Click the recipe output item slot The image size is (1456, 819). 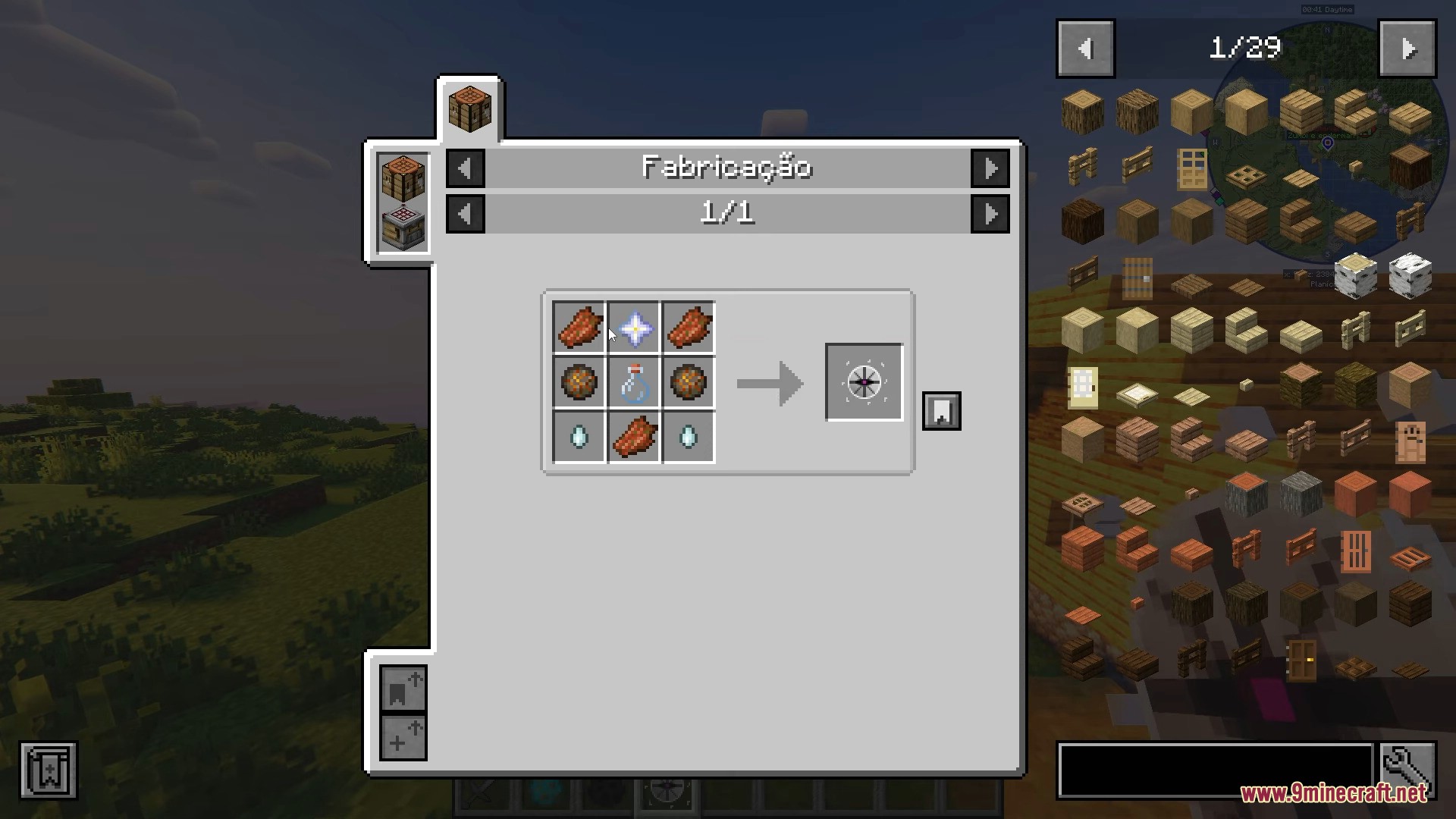(864, 382)
